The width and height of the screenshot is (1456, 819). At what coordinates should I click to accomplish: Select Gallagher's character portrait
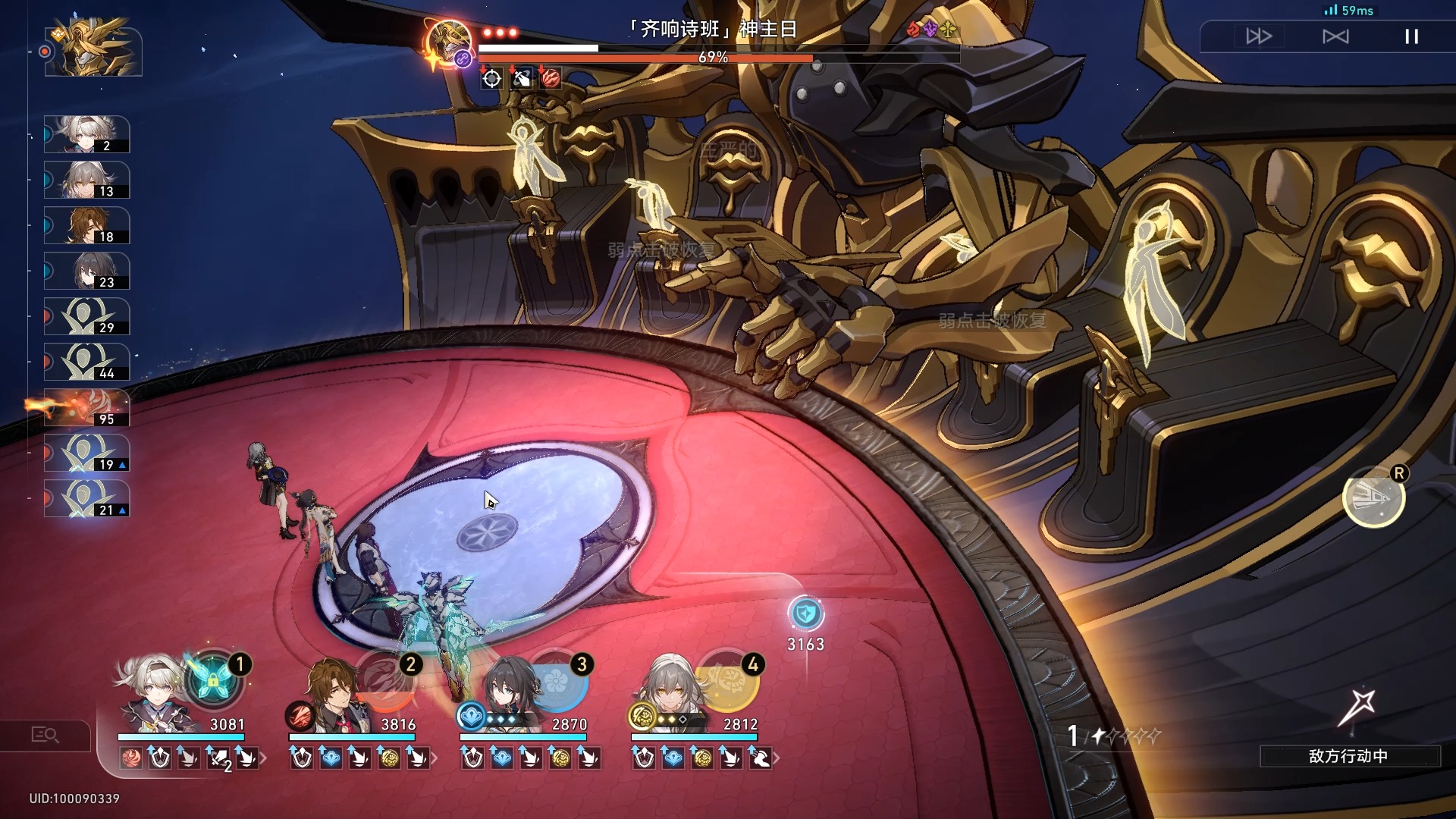coord(331,692)
